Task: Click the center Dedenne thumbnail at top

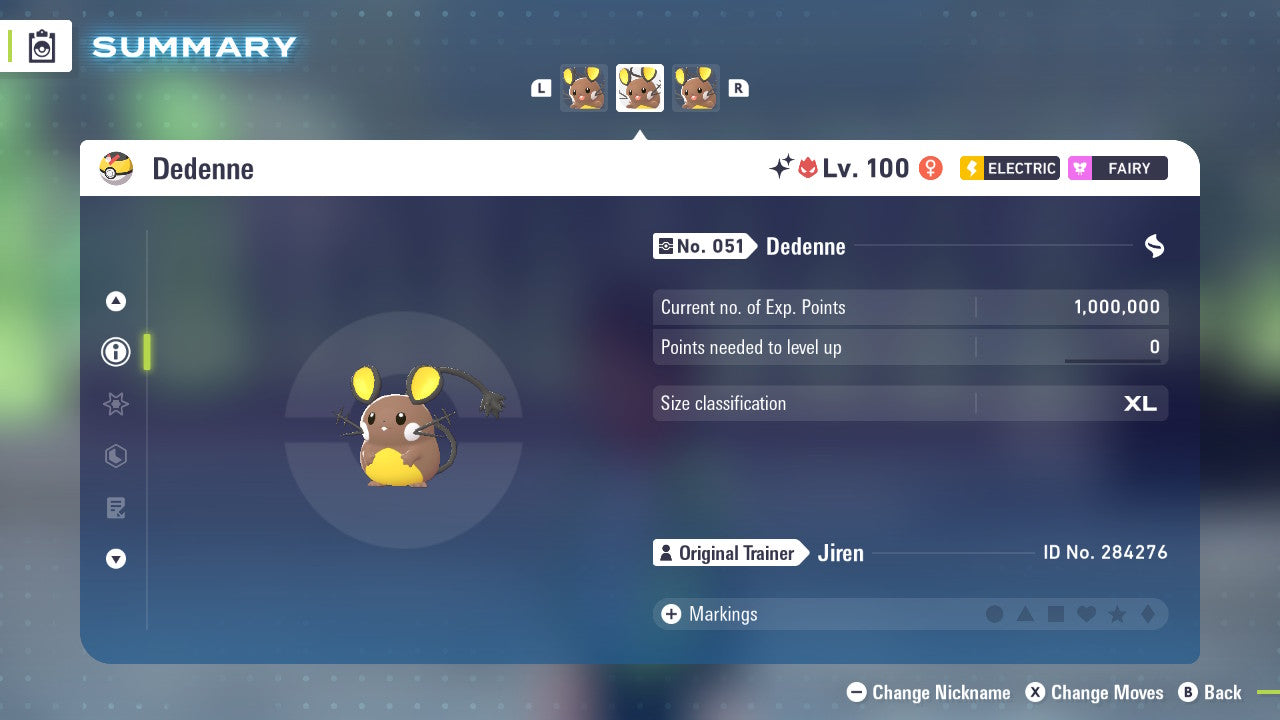Action: click(x=639, y=88)
